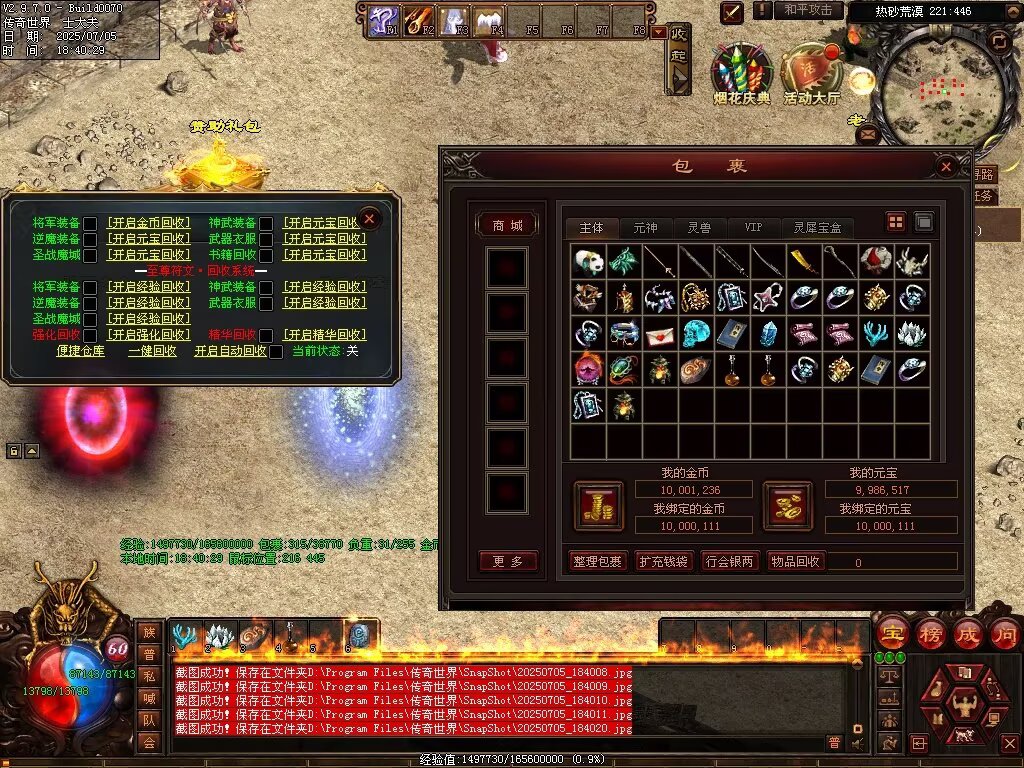
Task: Choose 扩充钱袋 to expand the purse
Action: [663, 562]
